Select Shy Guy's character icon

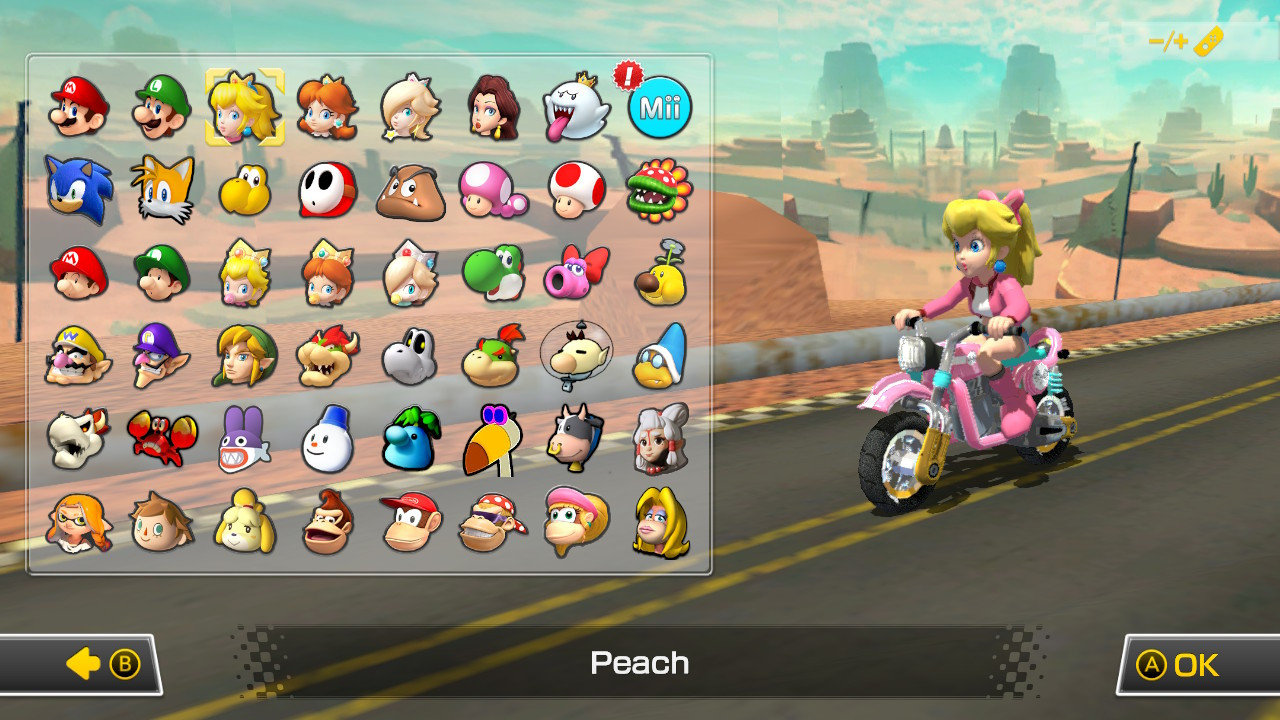[x=326, y=190]
